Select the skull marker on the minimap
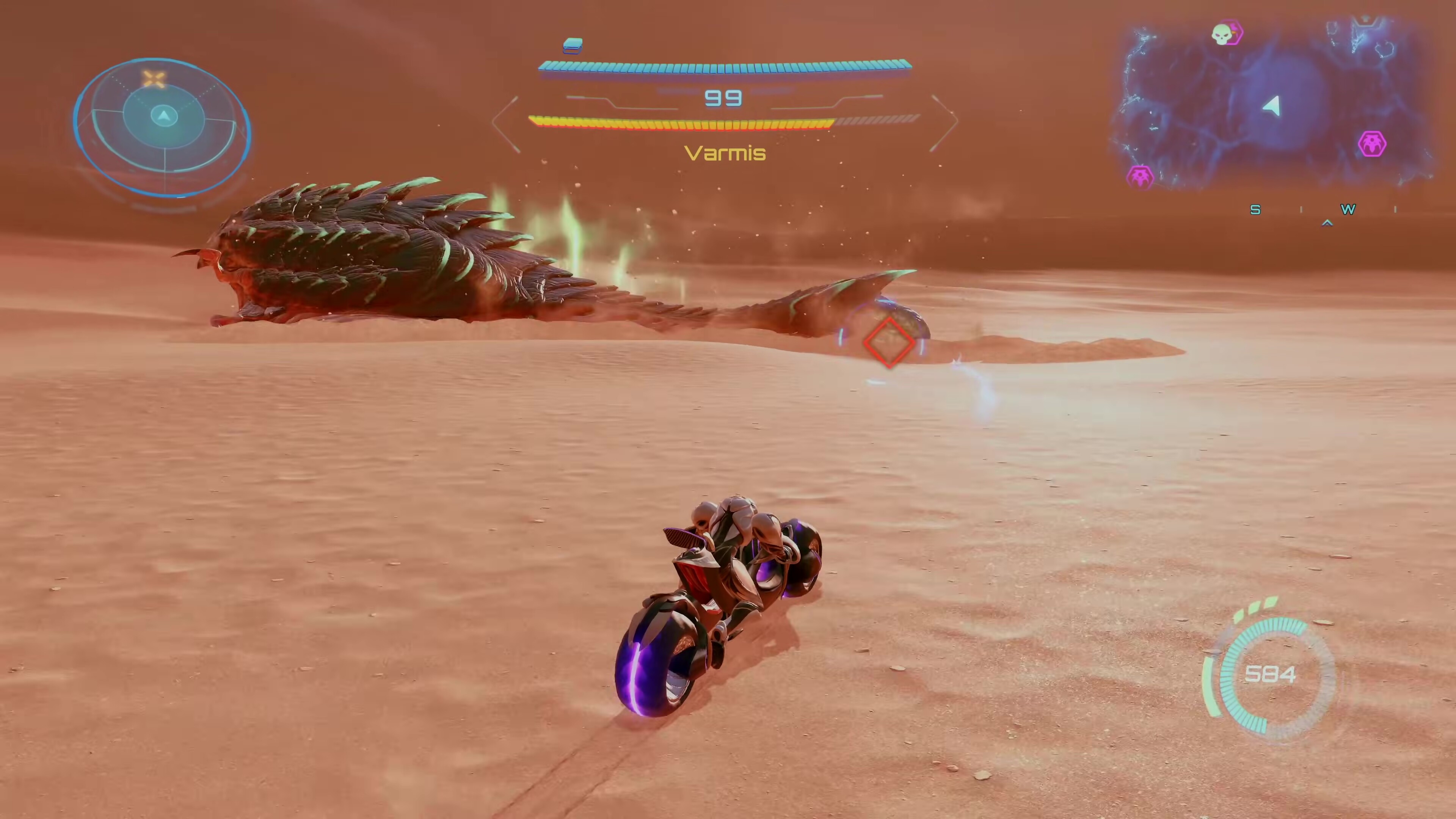 (x=1225, y=34)
